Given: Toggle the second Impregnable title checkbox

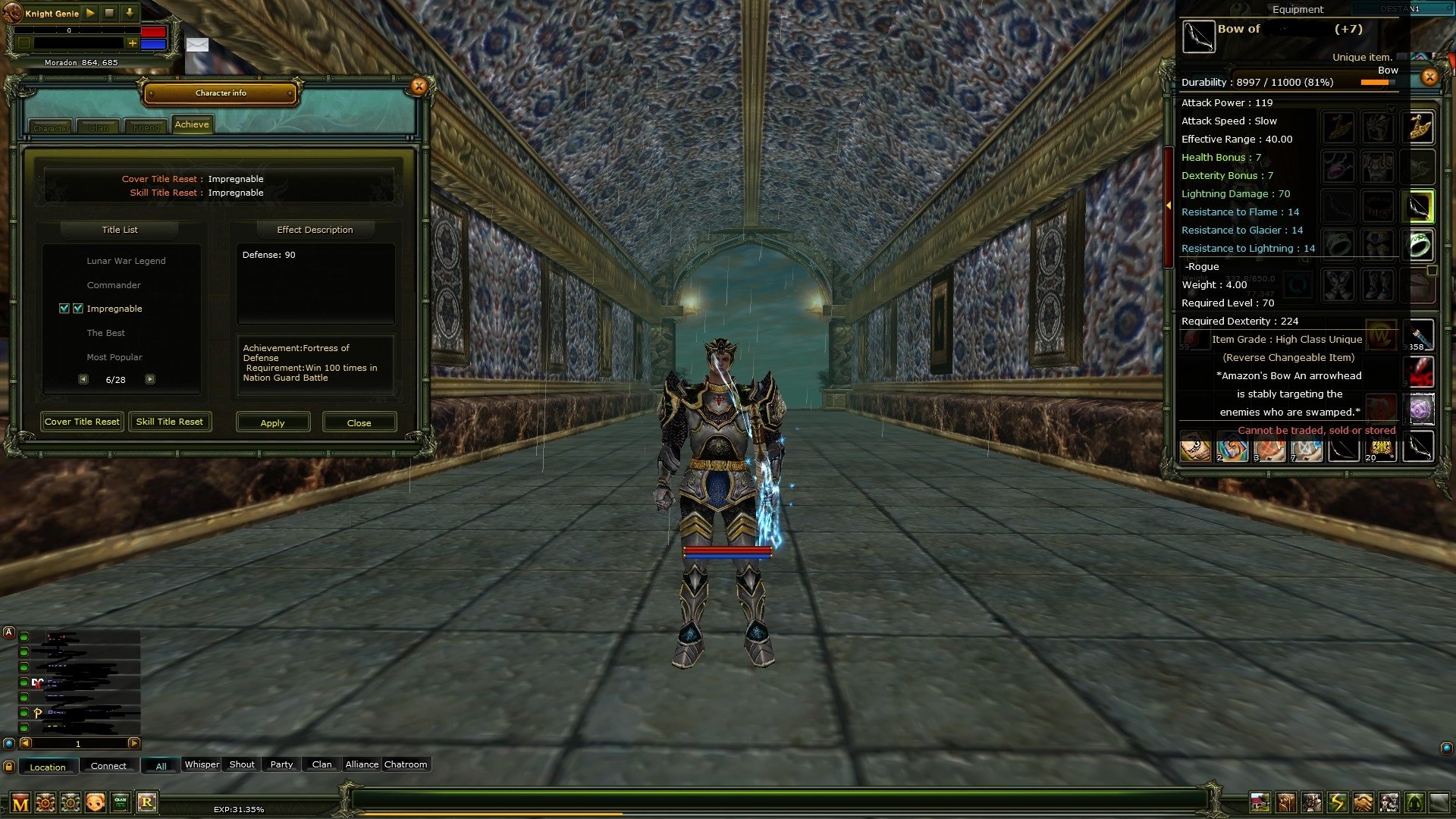Looking at the screenshot, I should click(x=79, y=309).
